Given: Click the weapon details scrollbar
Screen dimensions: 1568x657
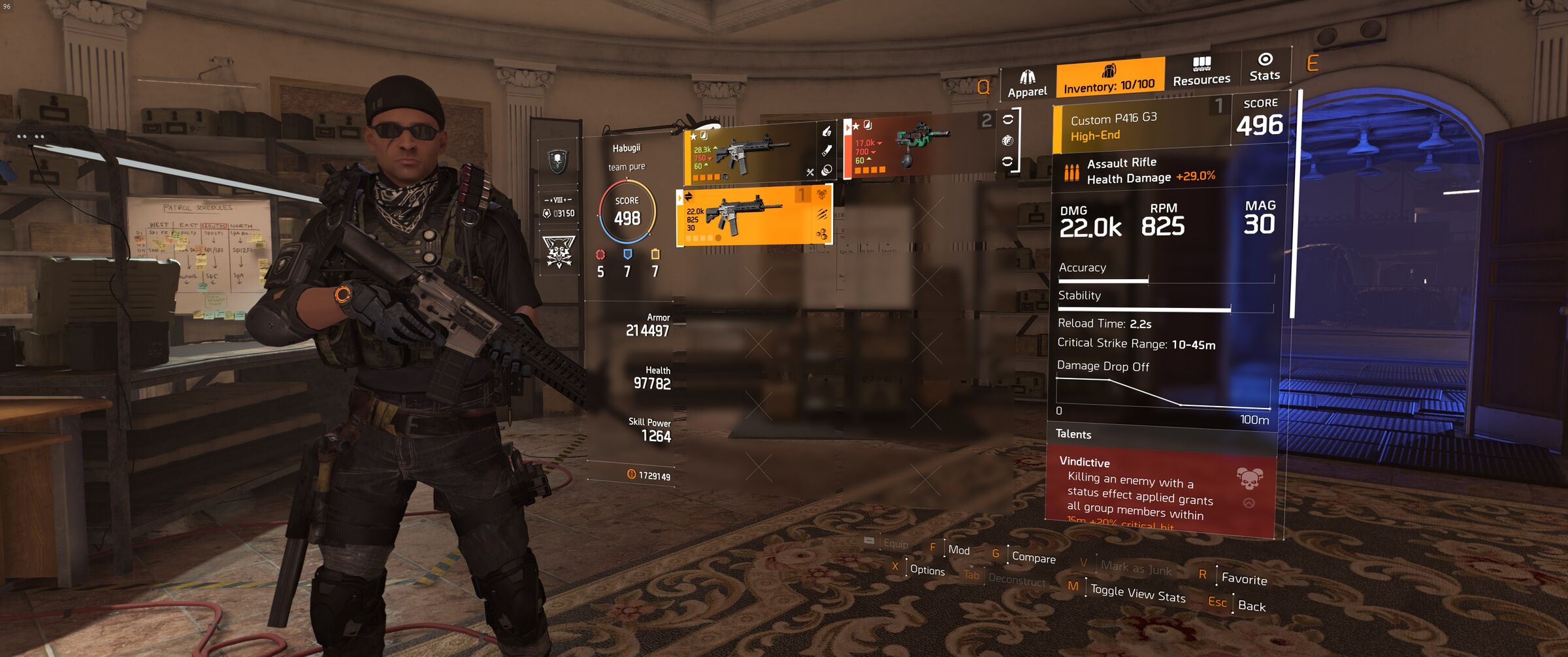Looking at the screenshot, I should (x=1294, y=204).
